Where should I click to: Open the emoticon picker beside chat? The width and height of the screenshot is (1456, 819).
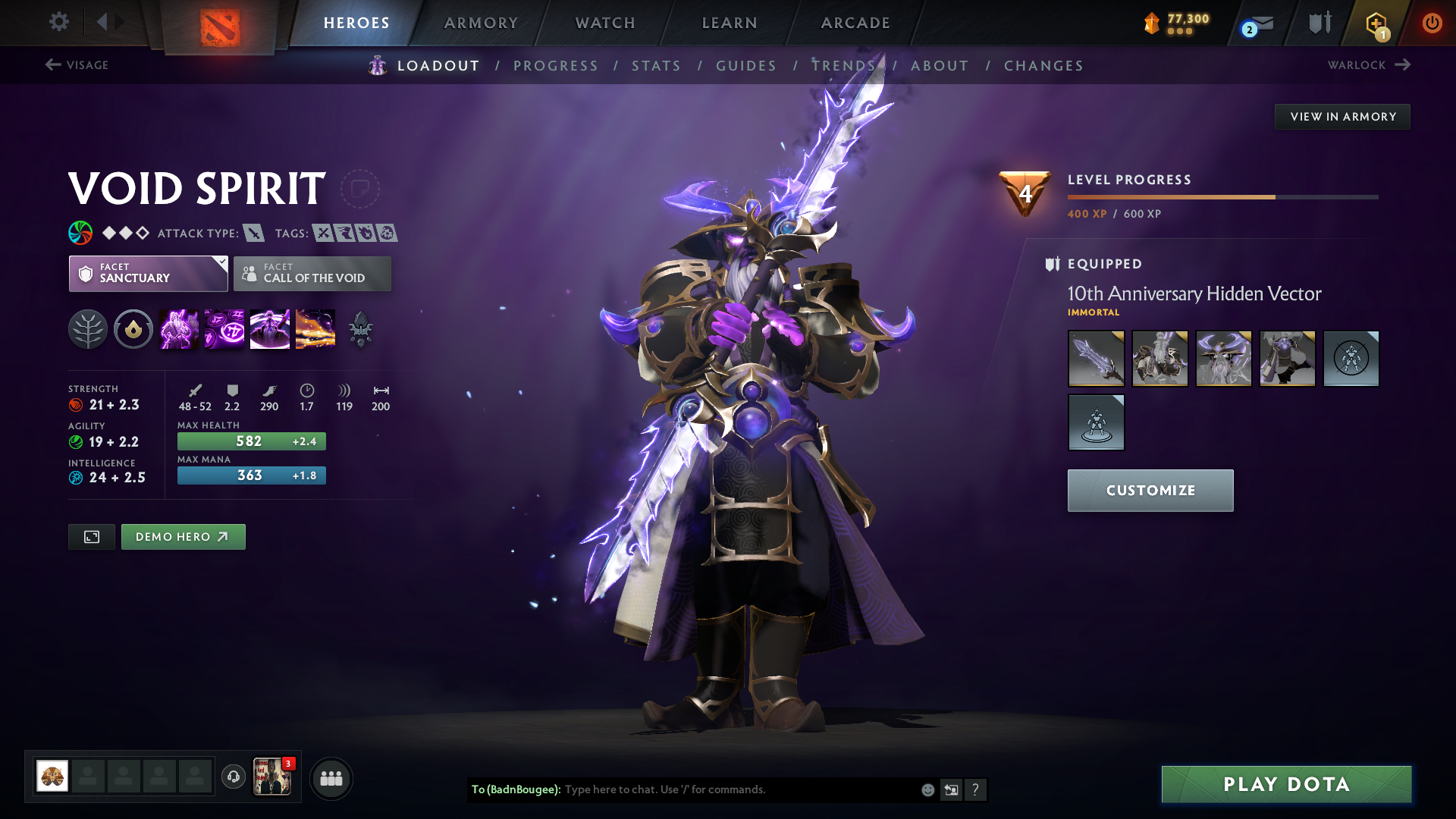click(927, 789)
